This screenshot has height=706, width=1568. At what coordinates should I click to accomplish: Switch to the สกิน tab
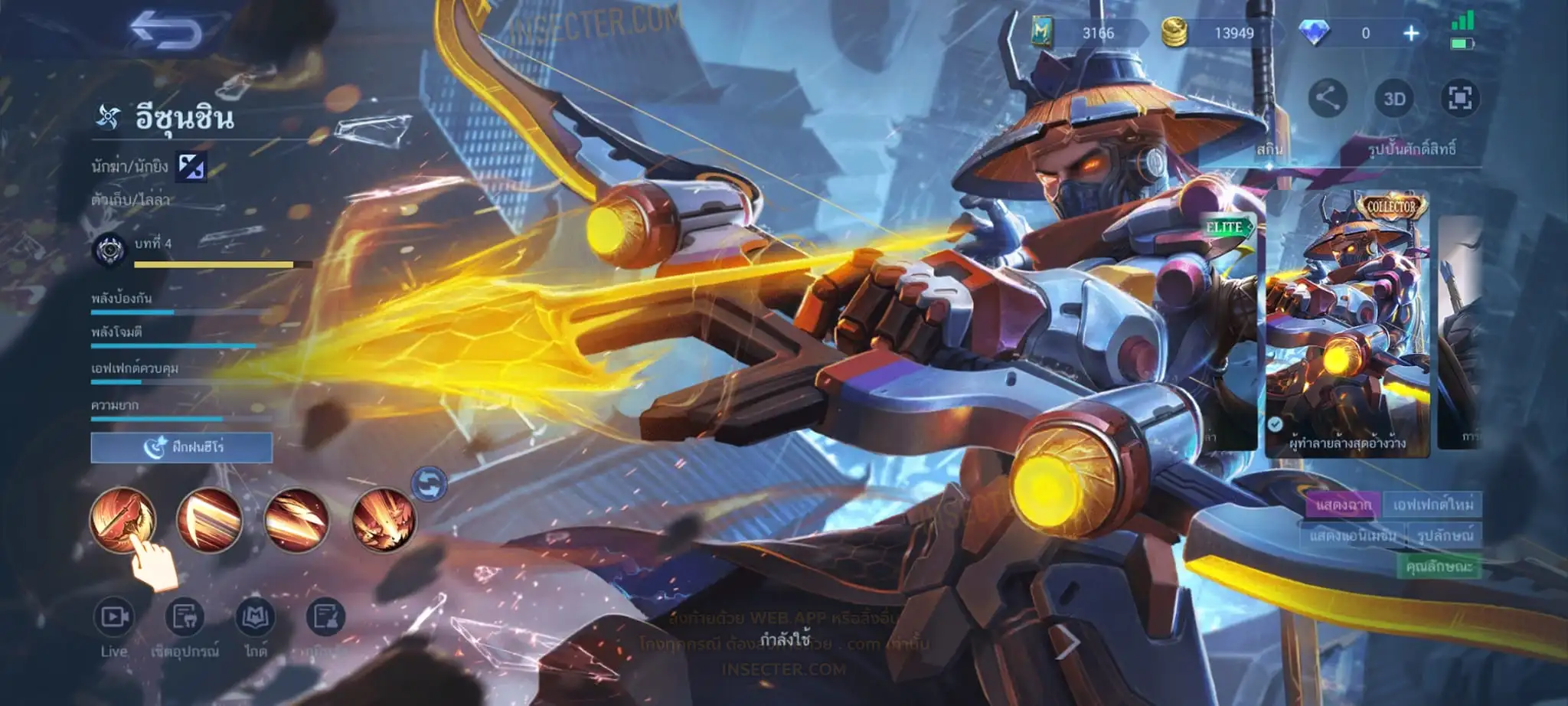pos(1269,149)
